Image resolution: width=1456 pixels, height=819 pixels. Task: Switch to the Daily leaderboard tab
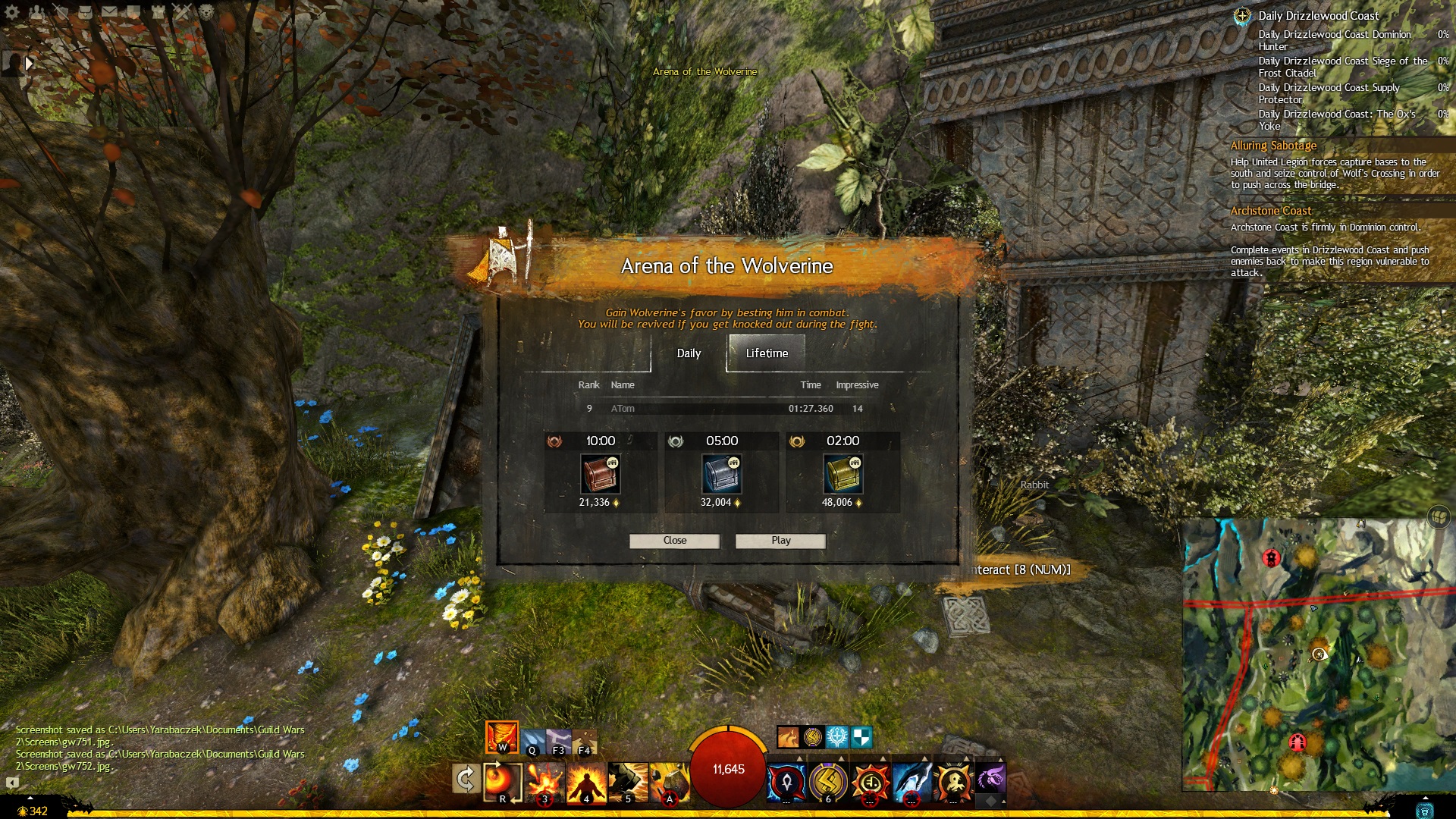(689, 353)
